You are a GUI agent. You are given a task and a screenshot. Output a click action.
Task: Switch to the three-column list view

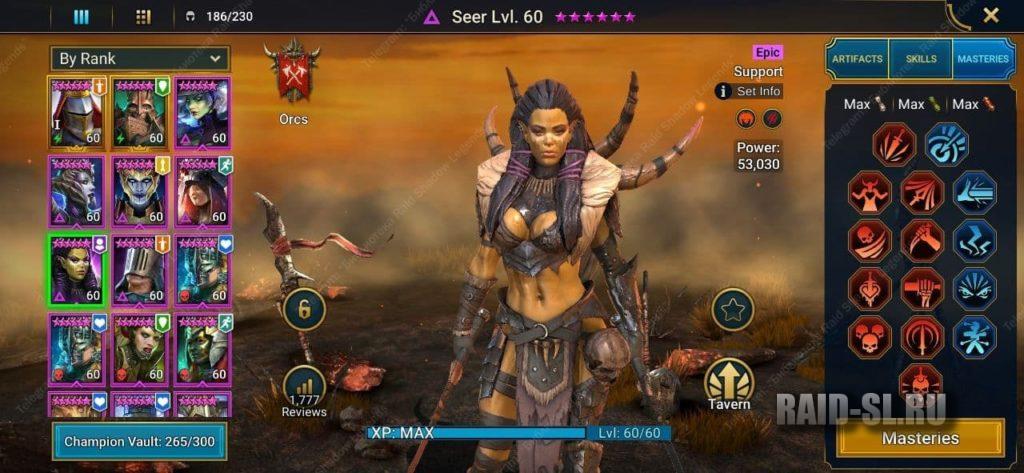[82, 16]
